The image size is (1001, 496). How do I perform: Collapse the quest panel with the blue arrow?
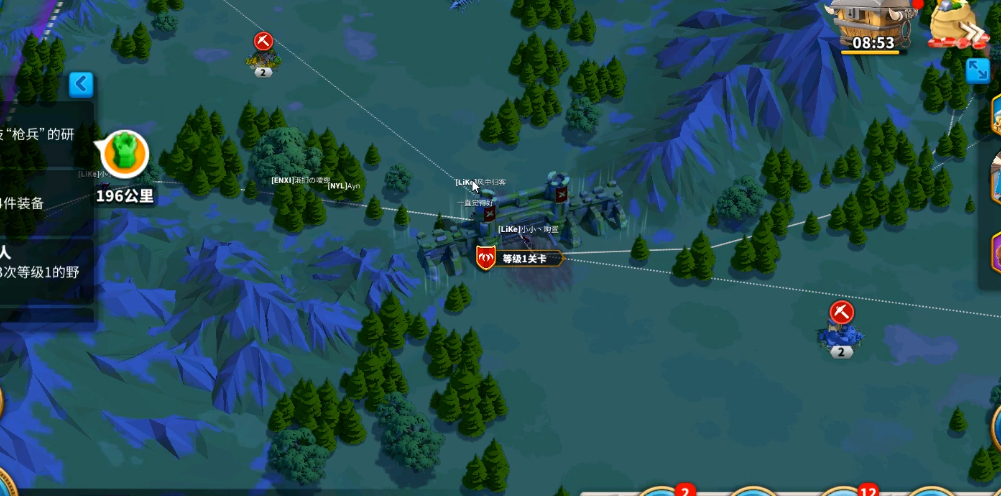click(81, 84)
